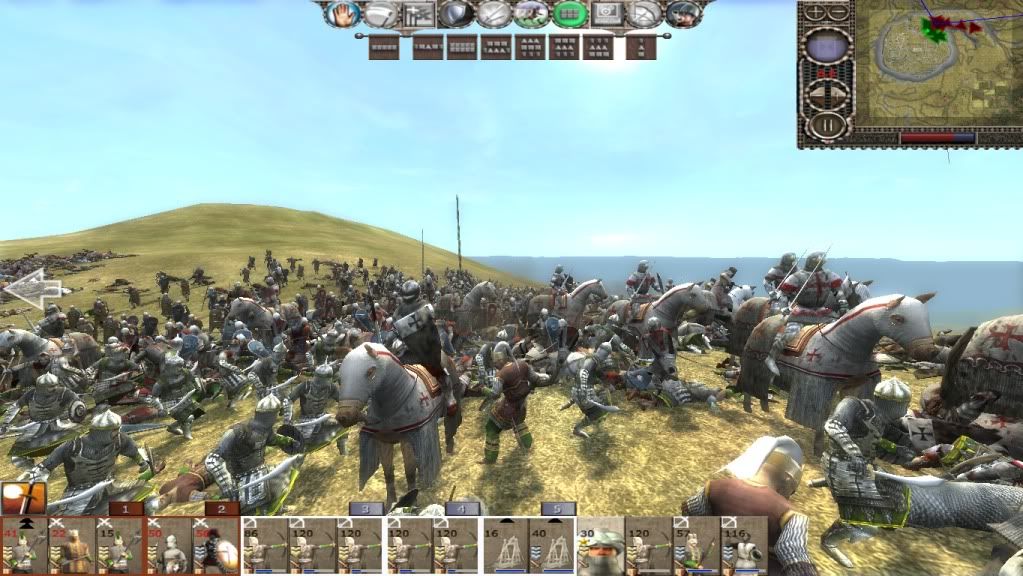1023x576 pixels.
Task: Select the unit card with 116 soldiers
Action: 744,547
